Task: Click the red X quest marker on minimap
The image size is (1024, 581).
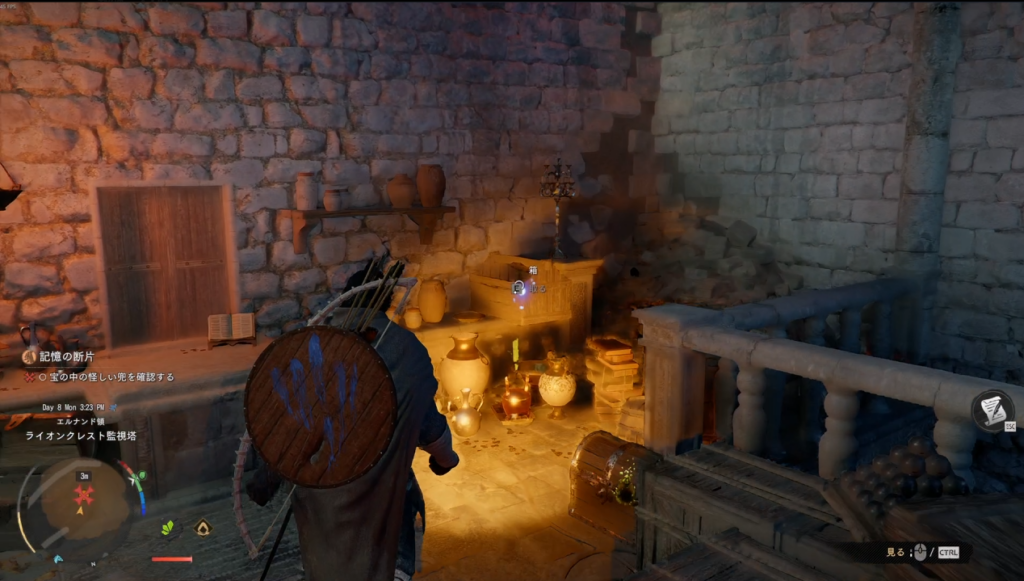Action: click(x=85, y=495)
